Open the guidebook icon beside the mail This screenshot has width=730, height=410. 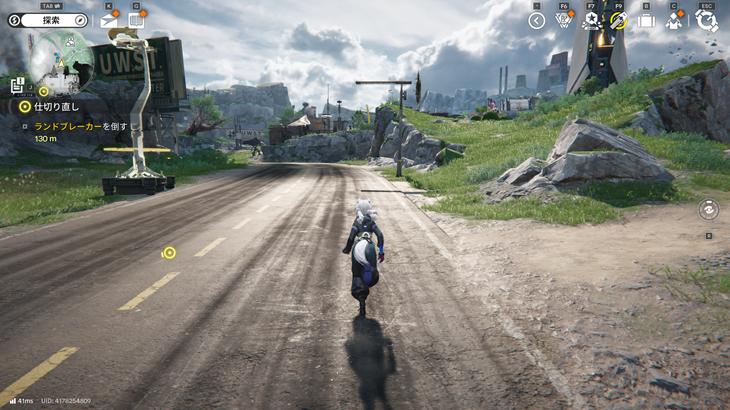(136, 20)
